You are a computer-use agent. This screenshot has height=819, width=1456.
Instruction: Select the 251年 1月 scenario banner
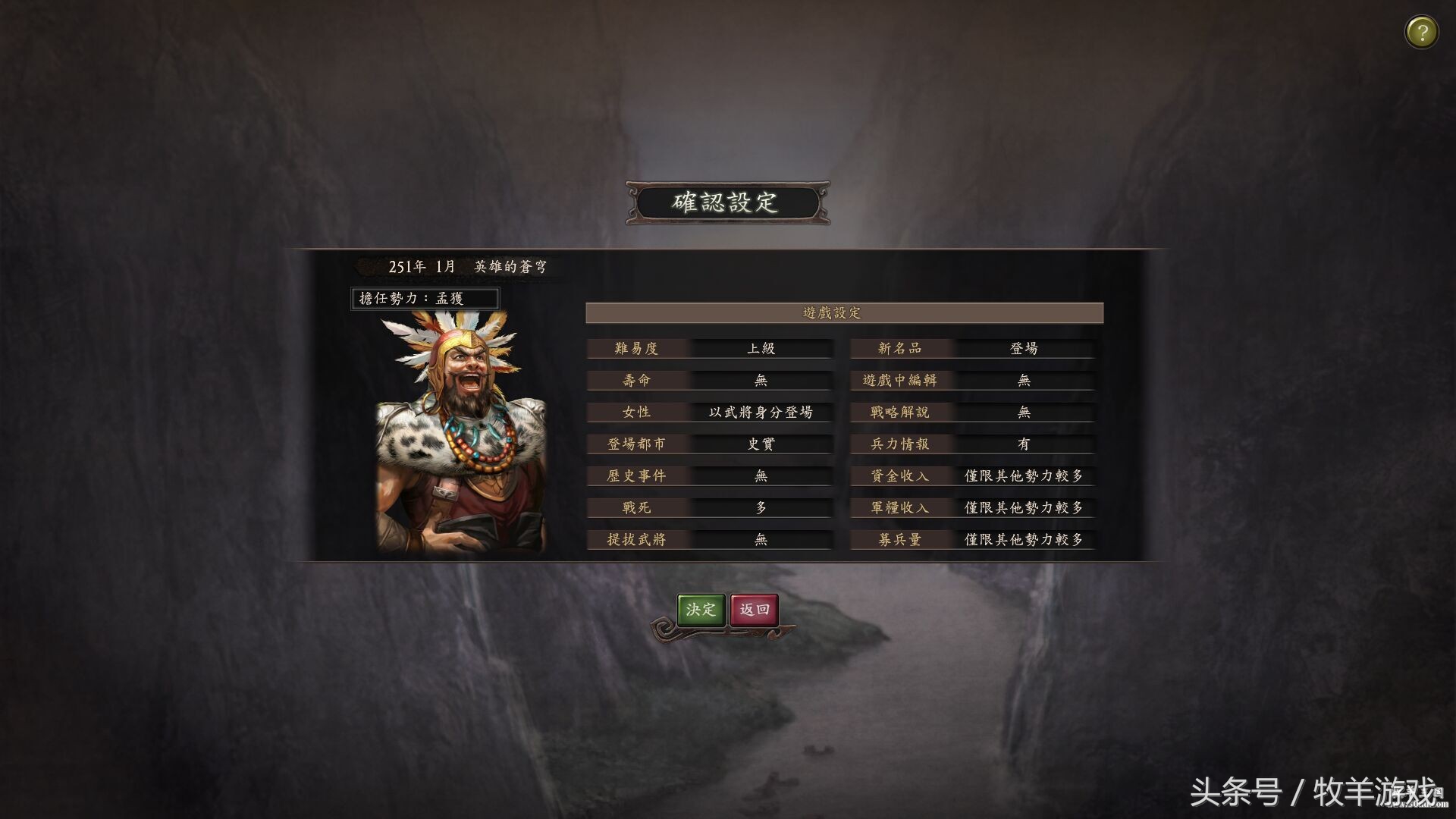pyautogui.click(x=409, y=266)
